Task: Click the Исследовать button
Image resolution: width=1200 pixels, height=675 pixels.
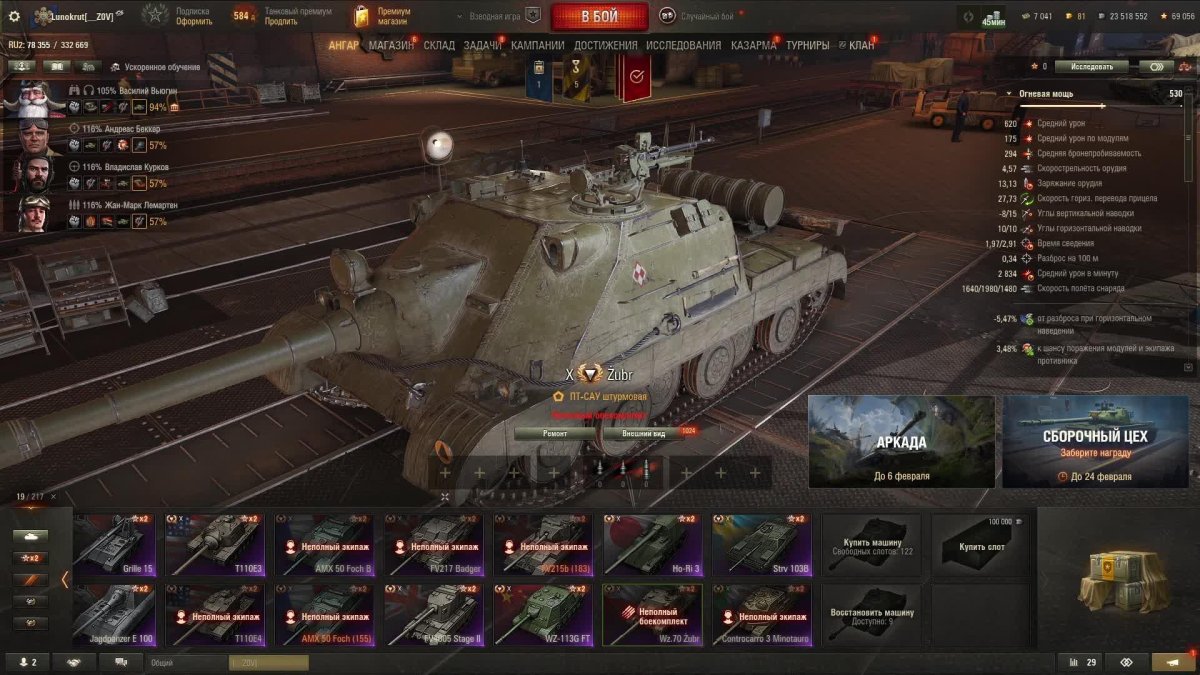Action: [1091, 67]
